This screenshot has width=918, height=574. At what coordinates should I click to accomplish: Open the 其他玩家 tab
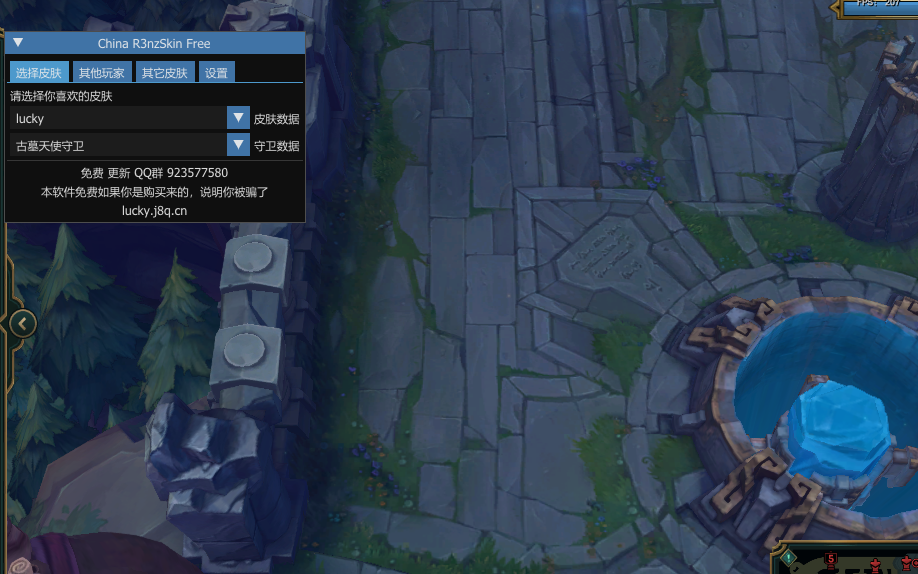(102, 73)
